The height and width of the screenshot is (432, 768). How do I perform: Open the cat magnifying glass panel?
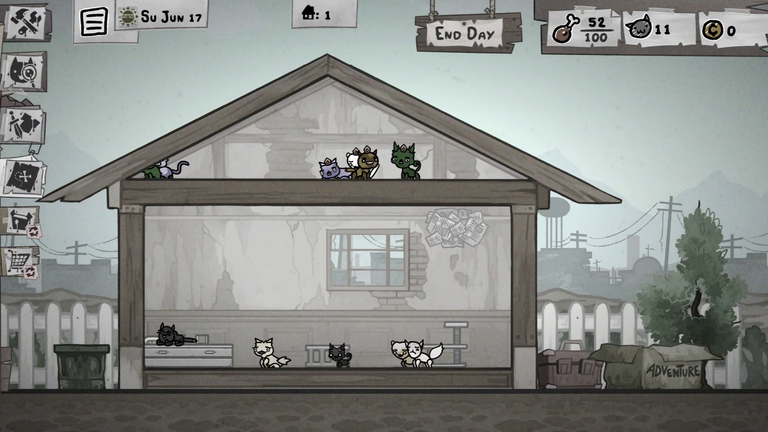[x=23, y=72]
